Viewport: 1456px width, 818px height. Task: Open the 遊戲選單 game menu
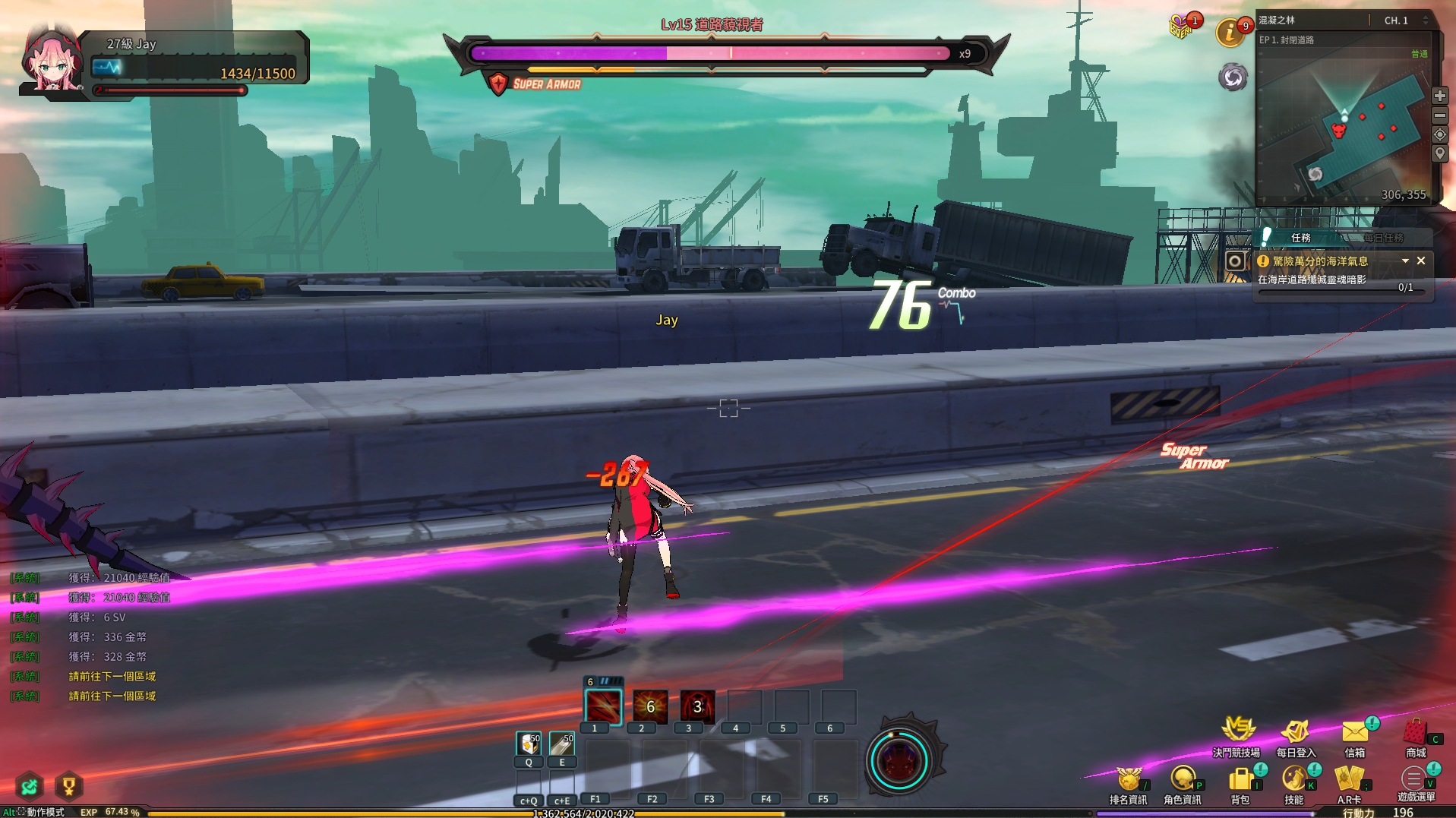tap(1413, 779)
